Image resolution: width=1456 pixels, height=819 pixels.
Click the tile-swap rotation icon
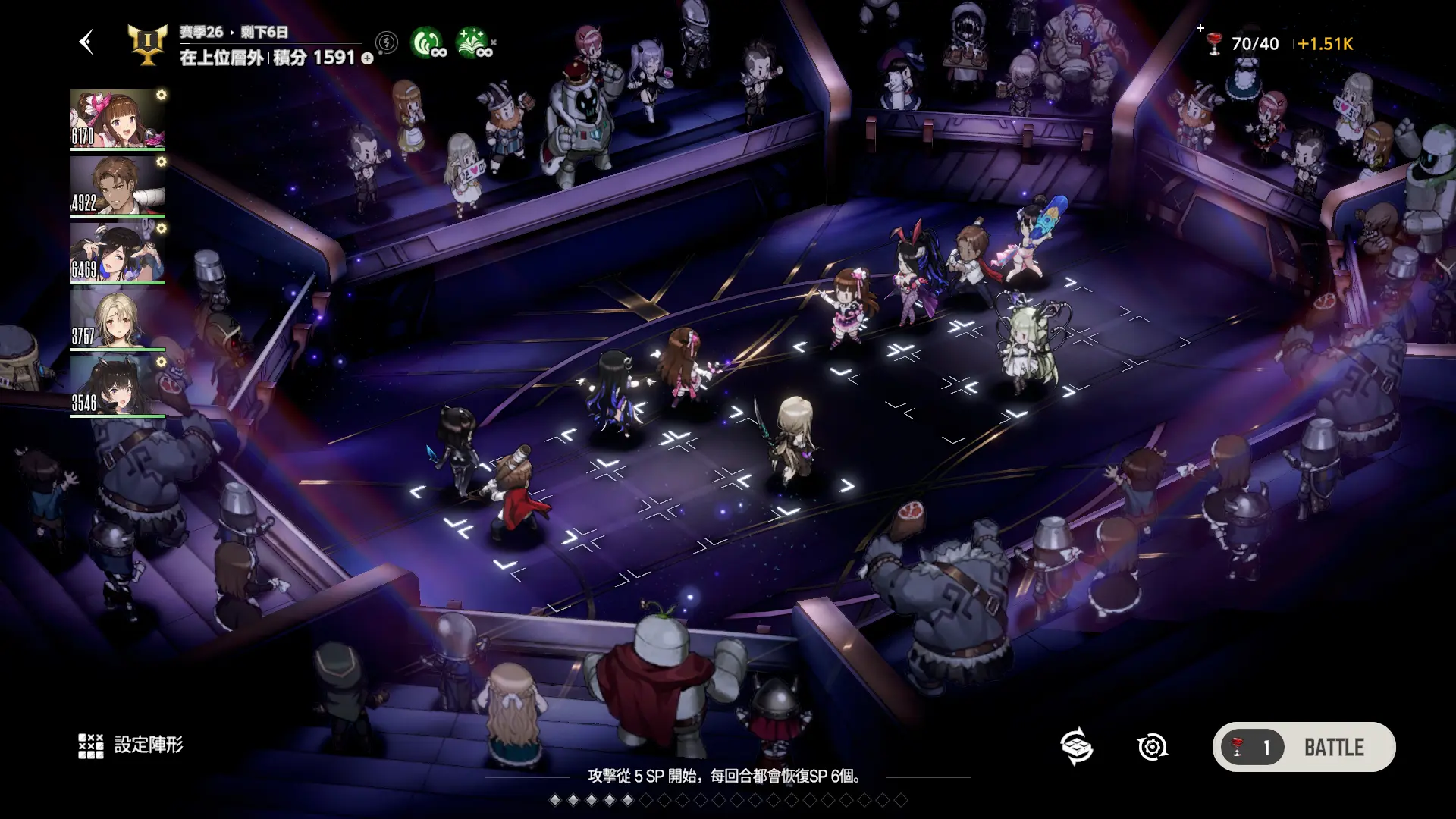[1076, 747]
